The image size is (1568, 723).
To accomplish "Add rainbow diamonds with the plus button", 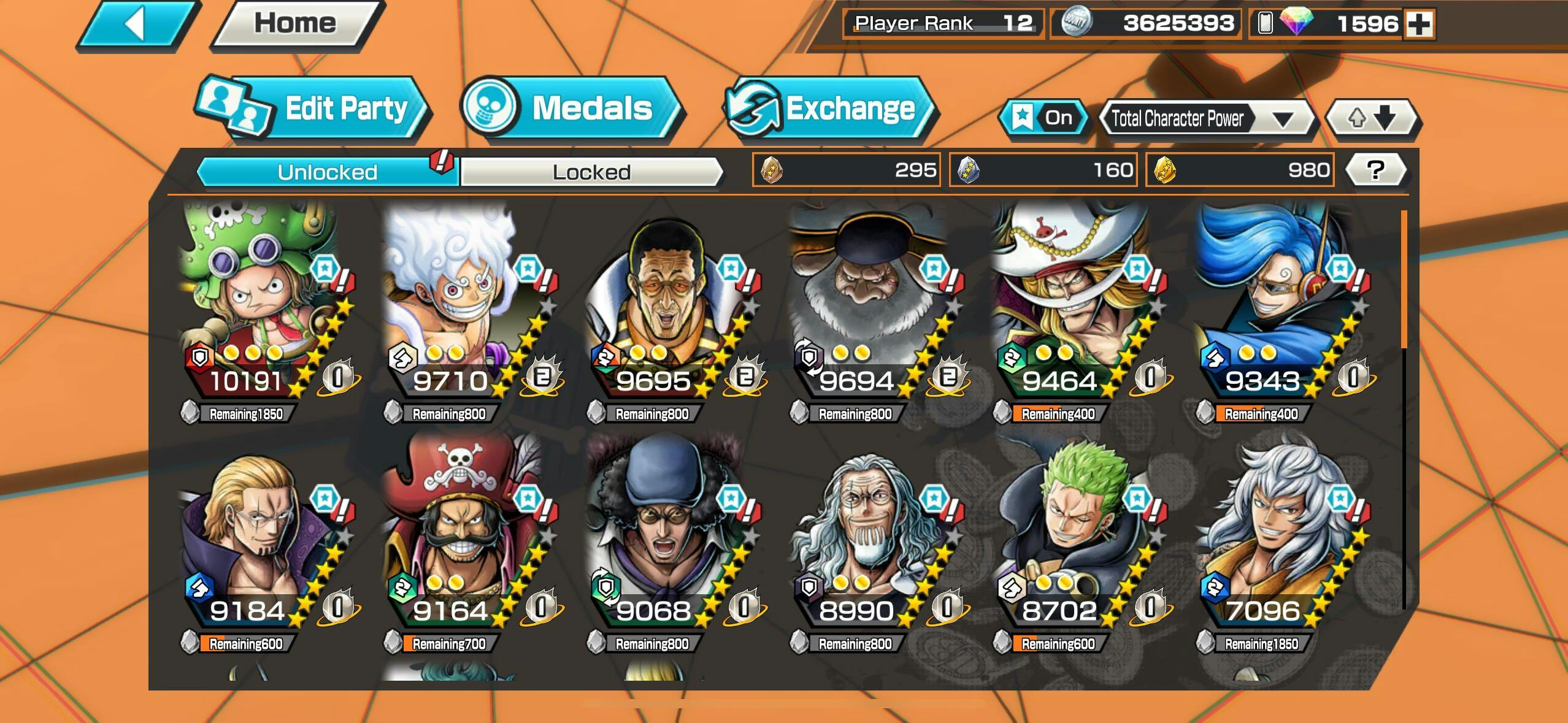I will (x=1419, y=24).
